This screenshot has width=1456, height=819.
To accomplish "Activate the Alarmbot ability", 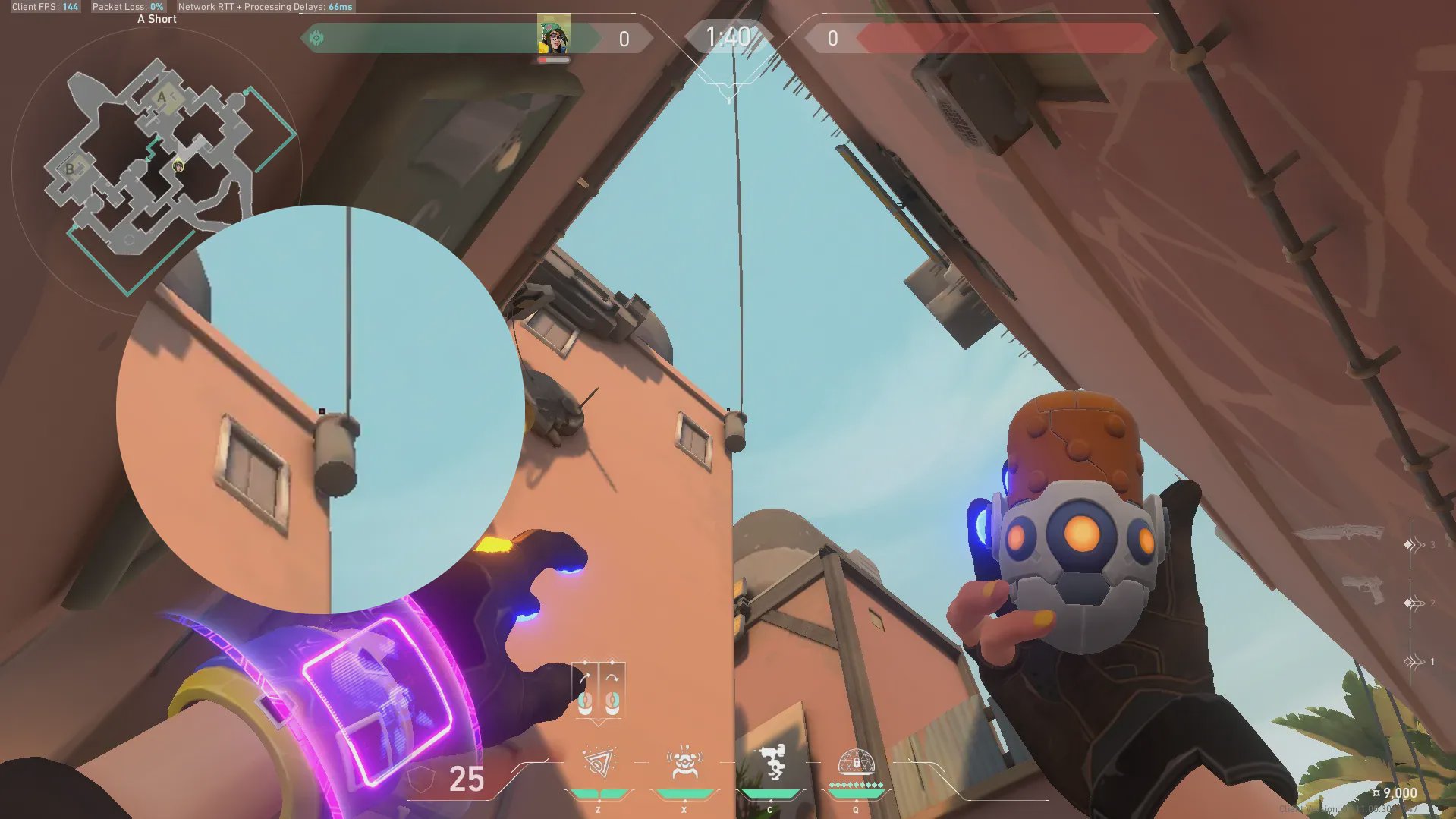I will click(x=684, y=764).
